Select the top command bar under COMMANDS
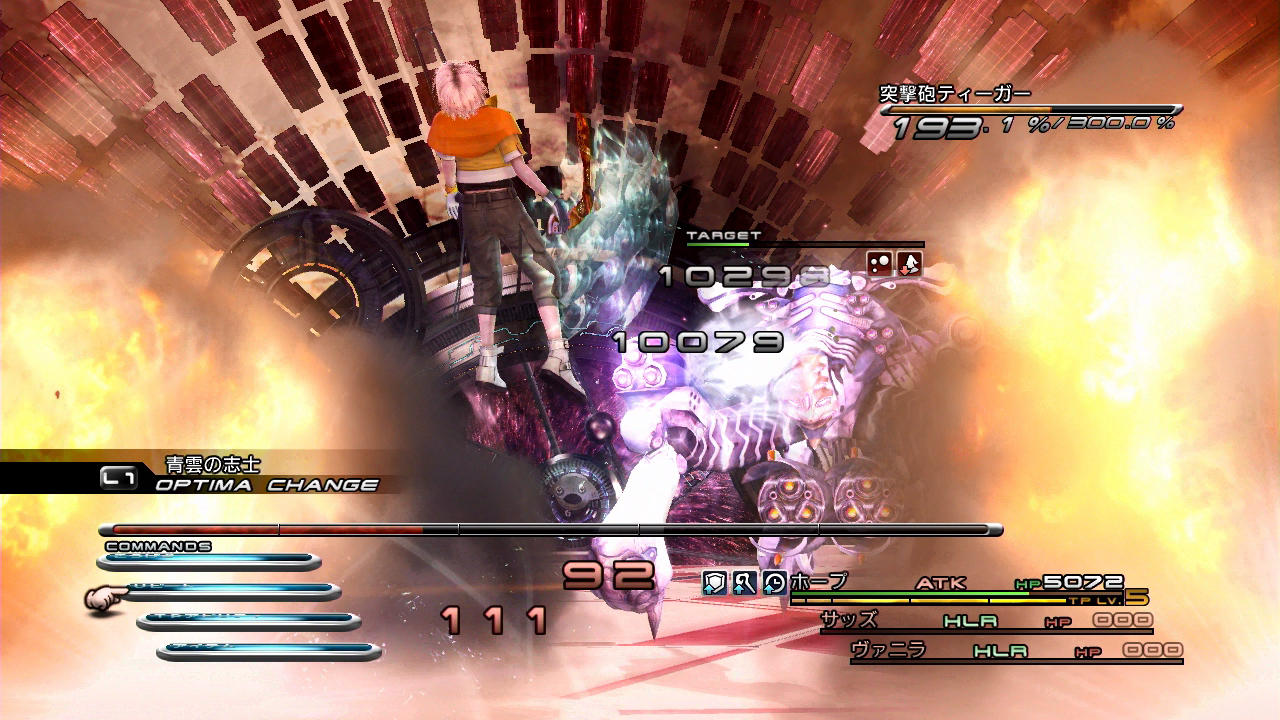Viewport: 1280px width, 720px height. (208, 562)
